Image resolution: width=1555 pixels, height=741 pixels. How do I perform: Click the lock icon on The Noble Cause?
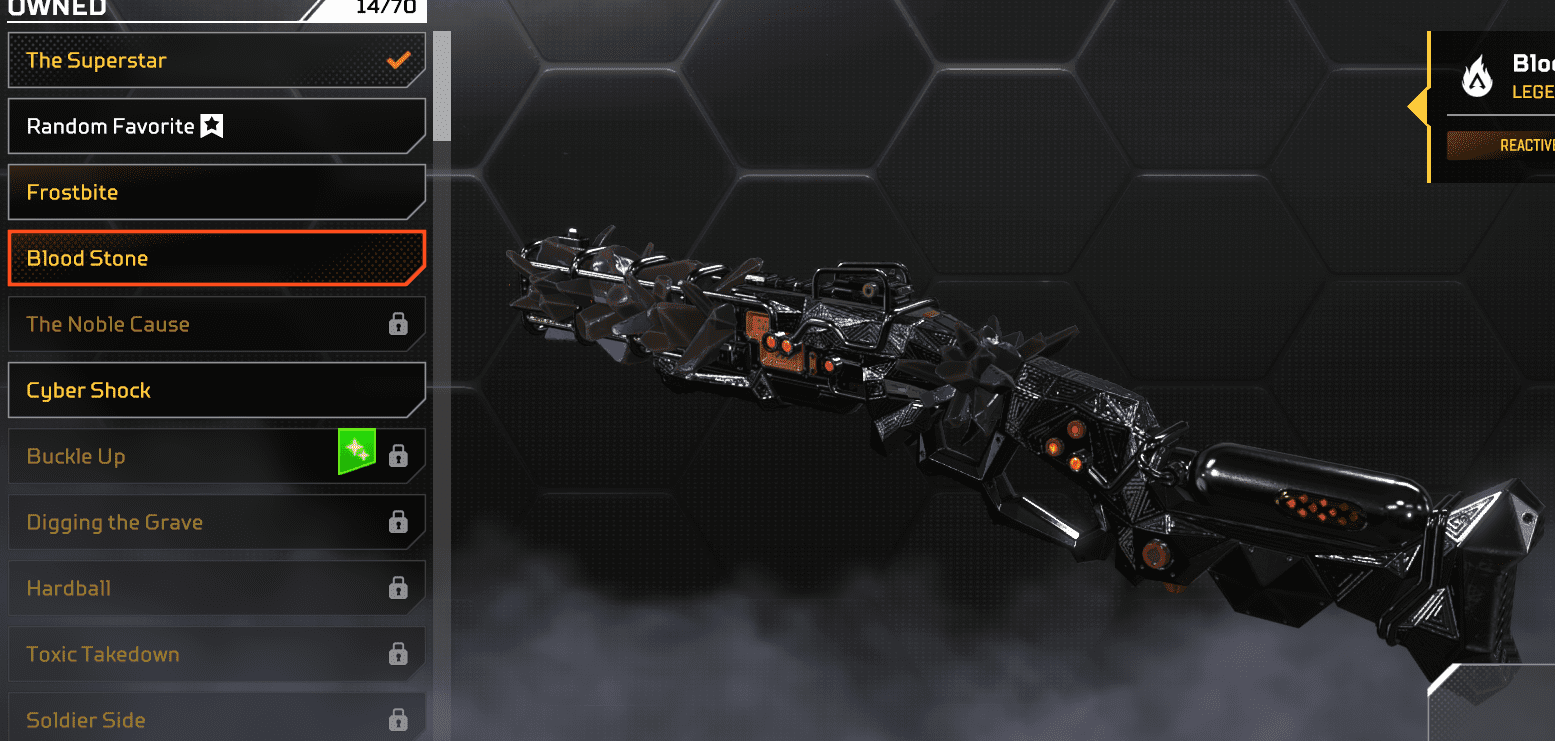coord(399,323)
